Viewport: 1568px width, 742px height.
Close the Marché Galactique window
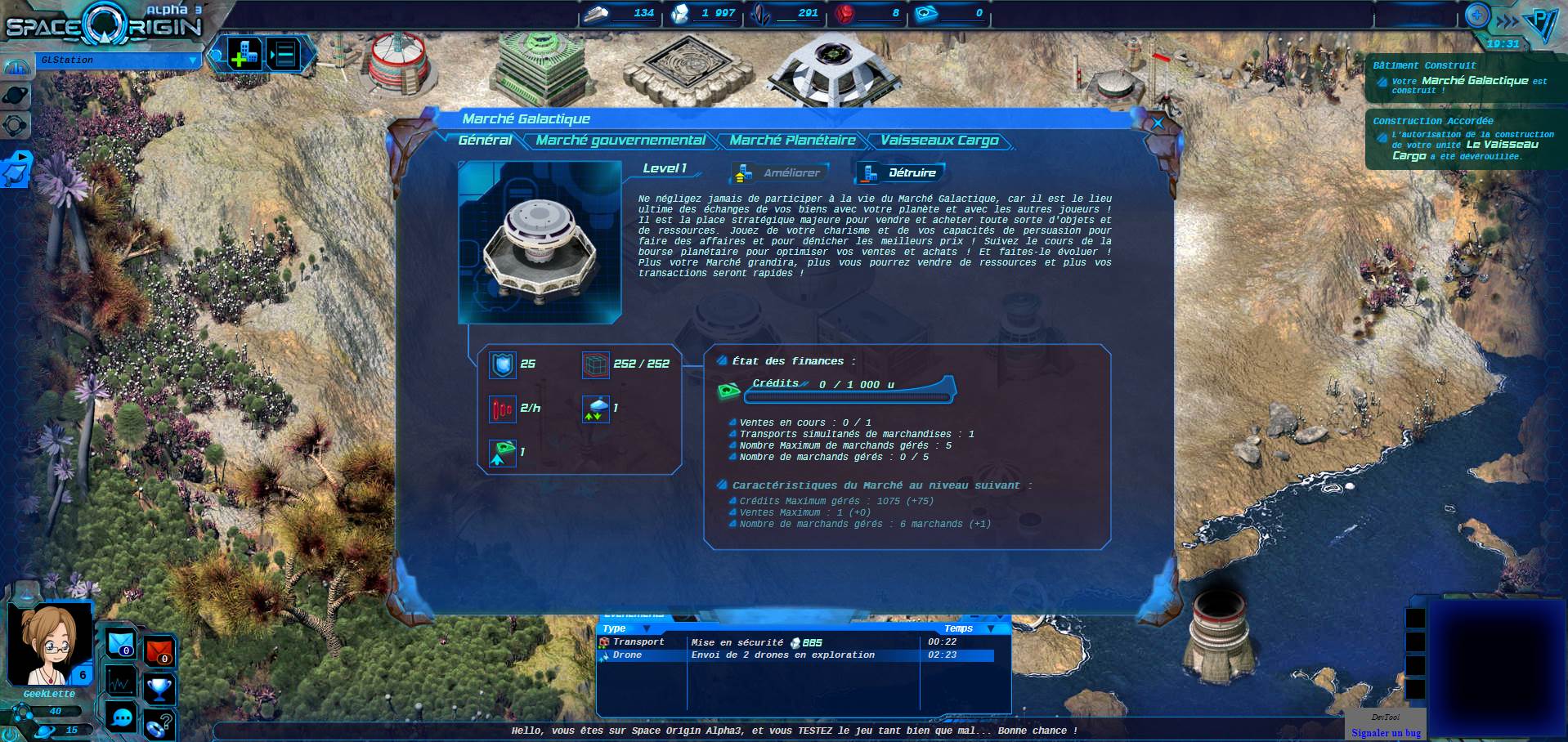pos(1158,123)
